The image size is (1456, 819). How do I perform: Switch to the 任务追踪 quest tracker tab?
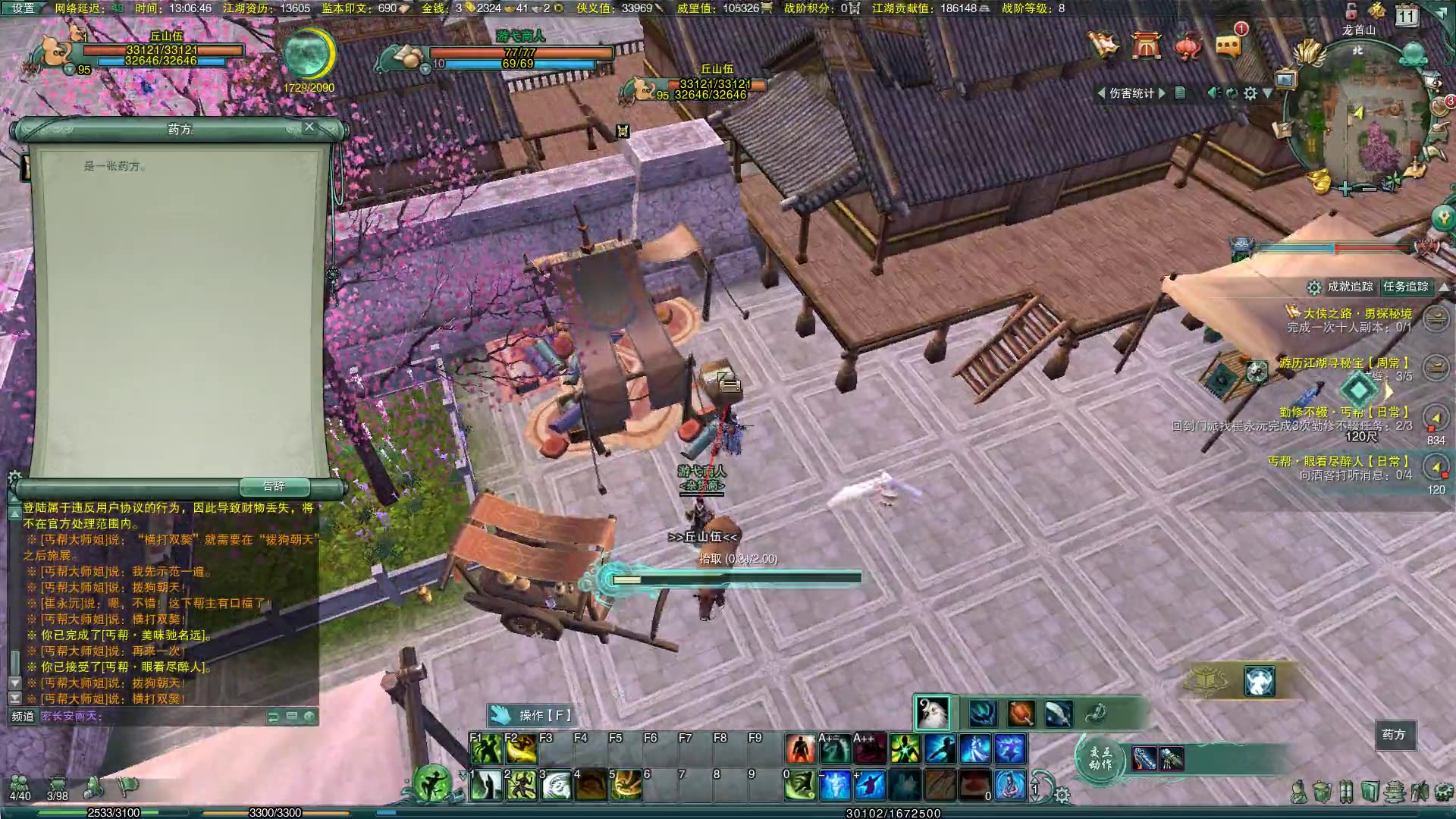point(1405,287)
